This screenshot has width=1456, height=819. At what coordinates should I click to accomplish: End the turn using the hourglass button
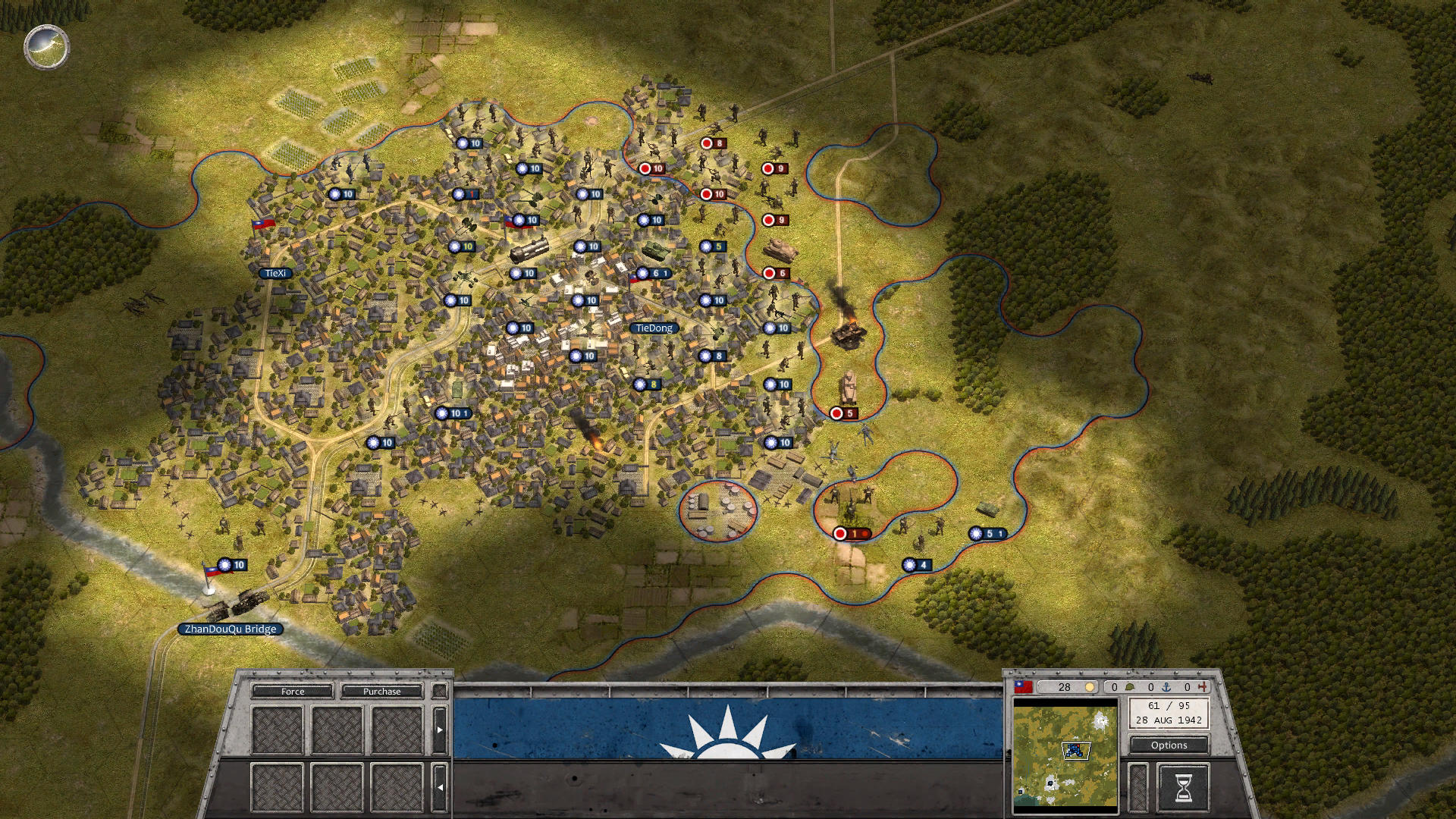coord(1185,787)
